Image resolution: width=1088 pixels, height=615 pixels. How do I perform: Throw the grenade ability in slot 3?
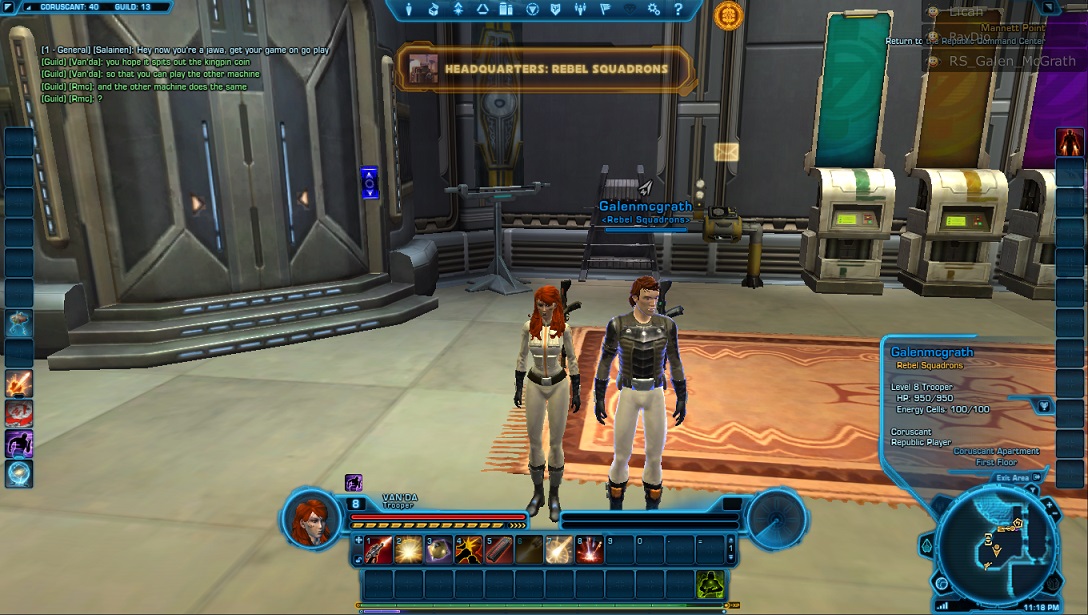click(438, 549)
